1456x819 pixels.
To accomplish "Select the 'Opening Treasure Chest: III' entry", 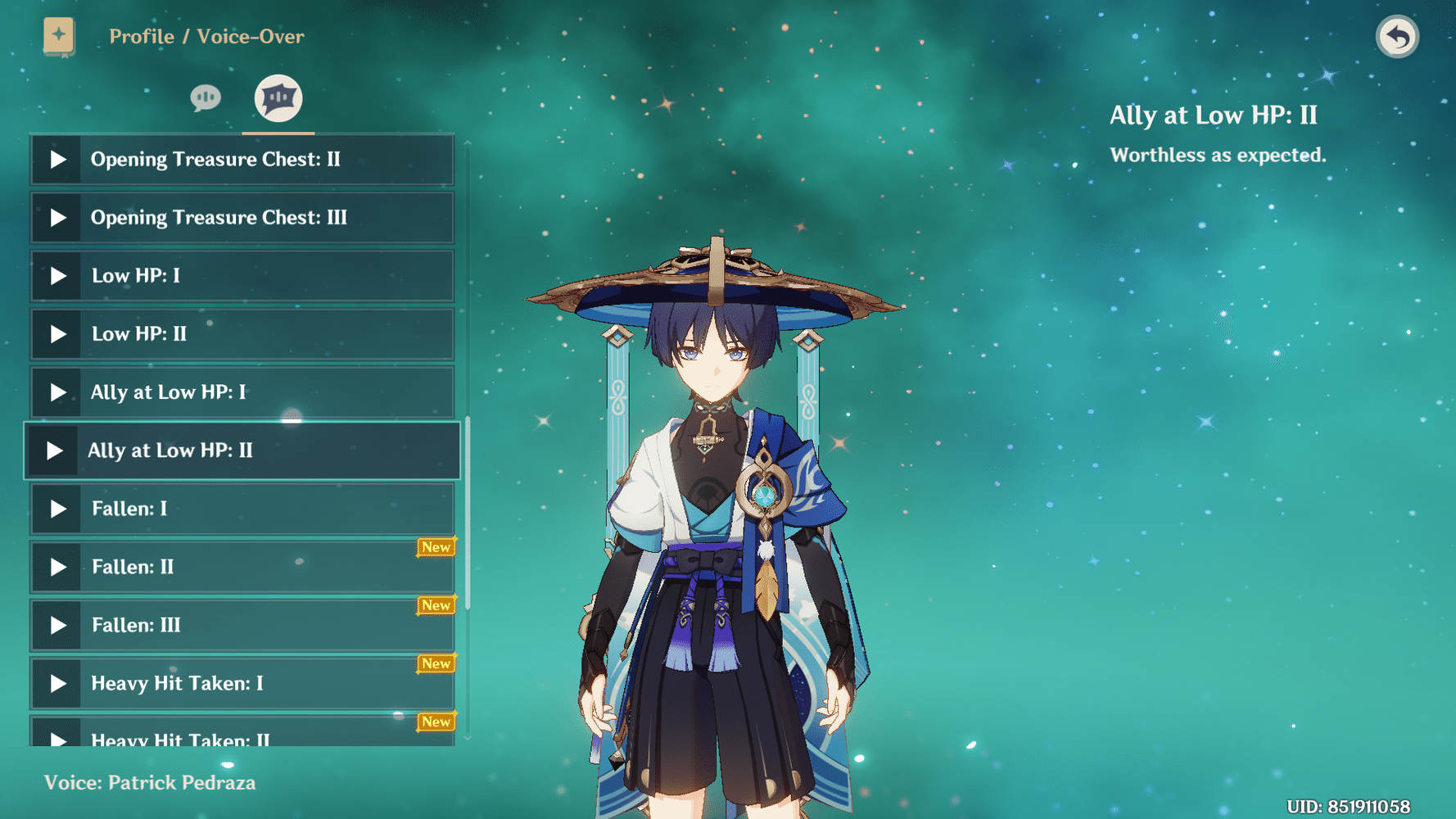I will [x=242, y=217].
